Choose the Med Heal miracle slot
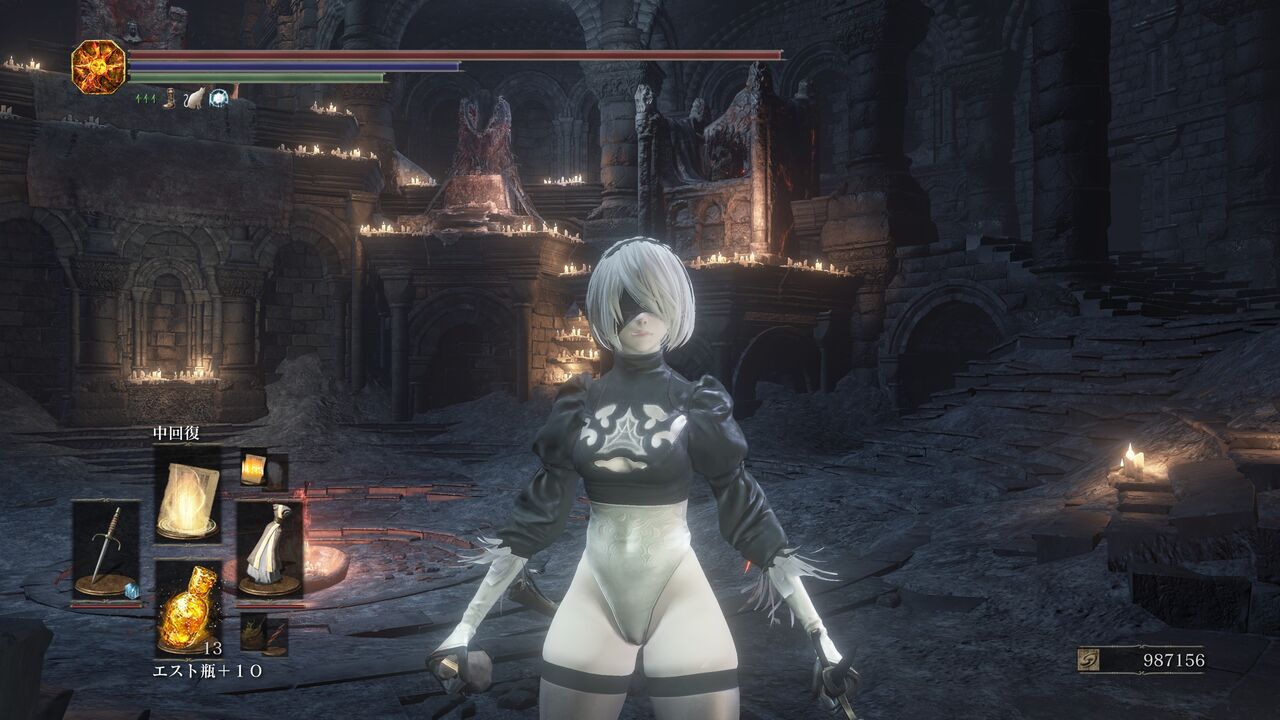The height and width of the screenshot is (720, 1280). tap(188, 493)
